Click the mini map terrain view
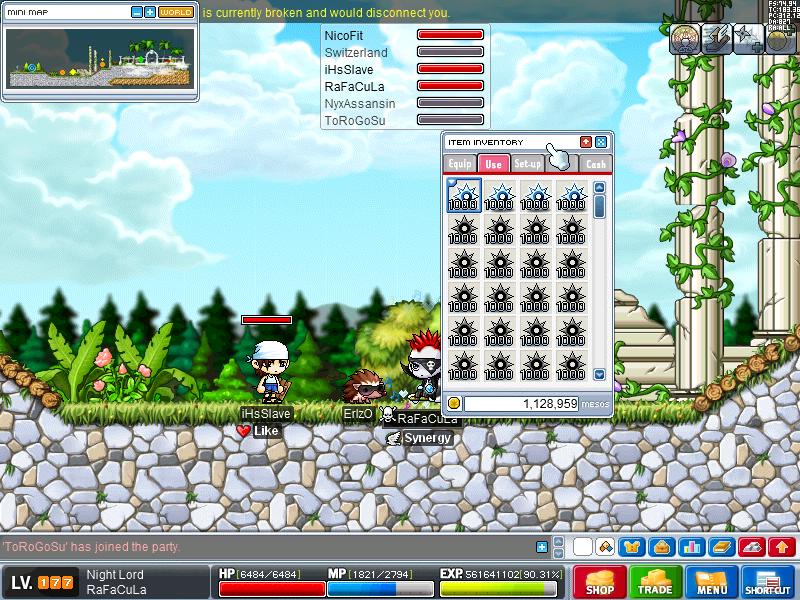Screen dimensions: 800x600 tap(98, 57)
